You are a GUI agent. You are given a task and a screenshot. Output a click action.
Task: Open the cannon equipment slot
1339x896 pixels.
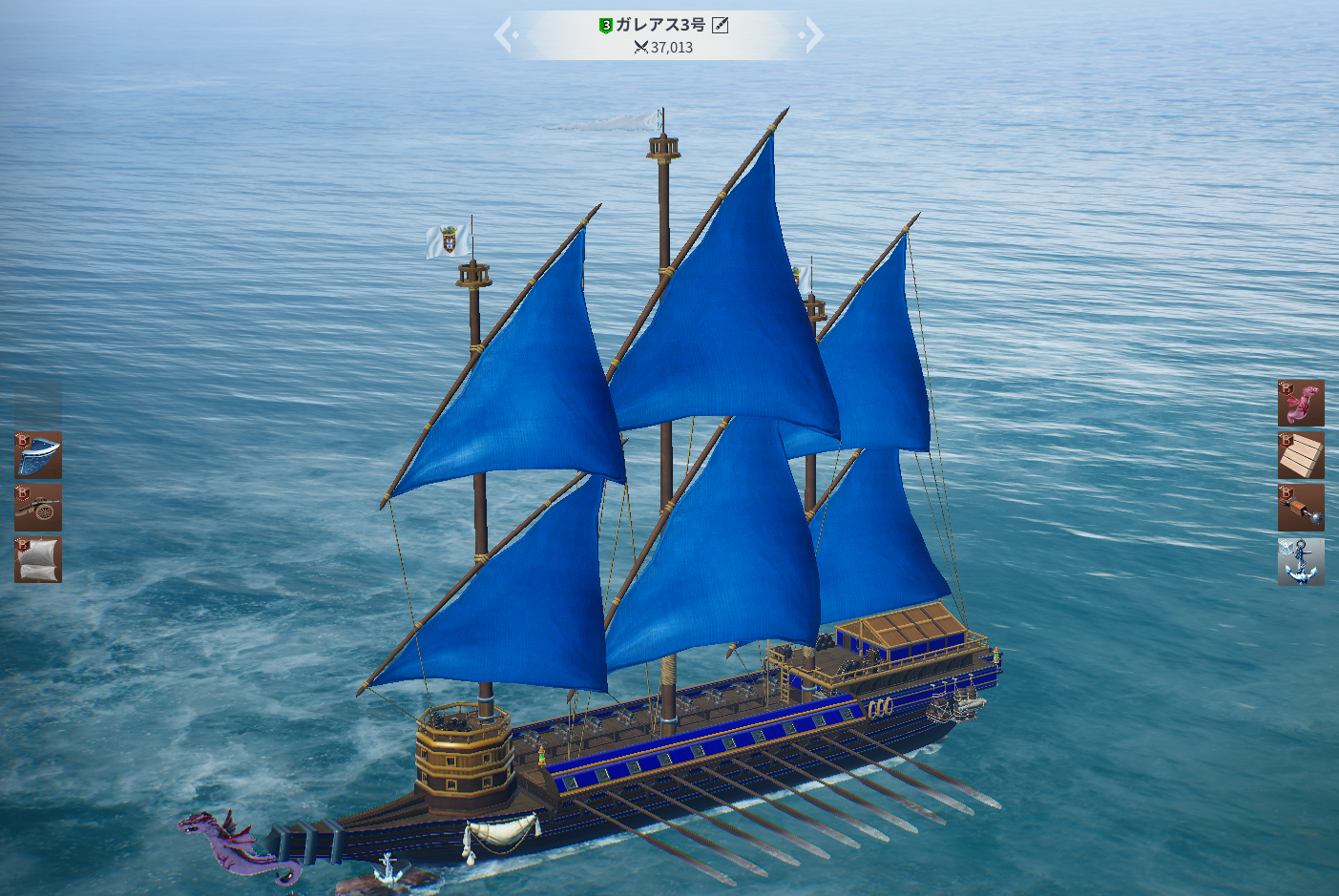pos(38,508)
